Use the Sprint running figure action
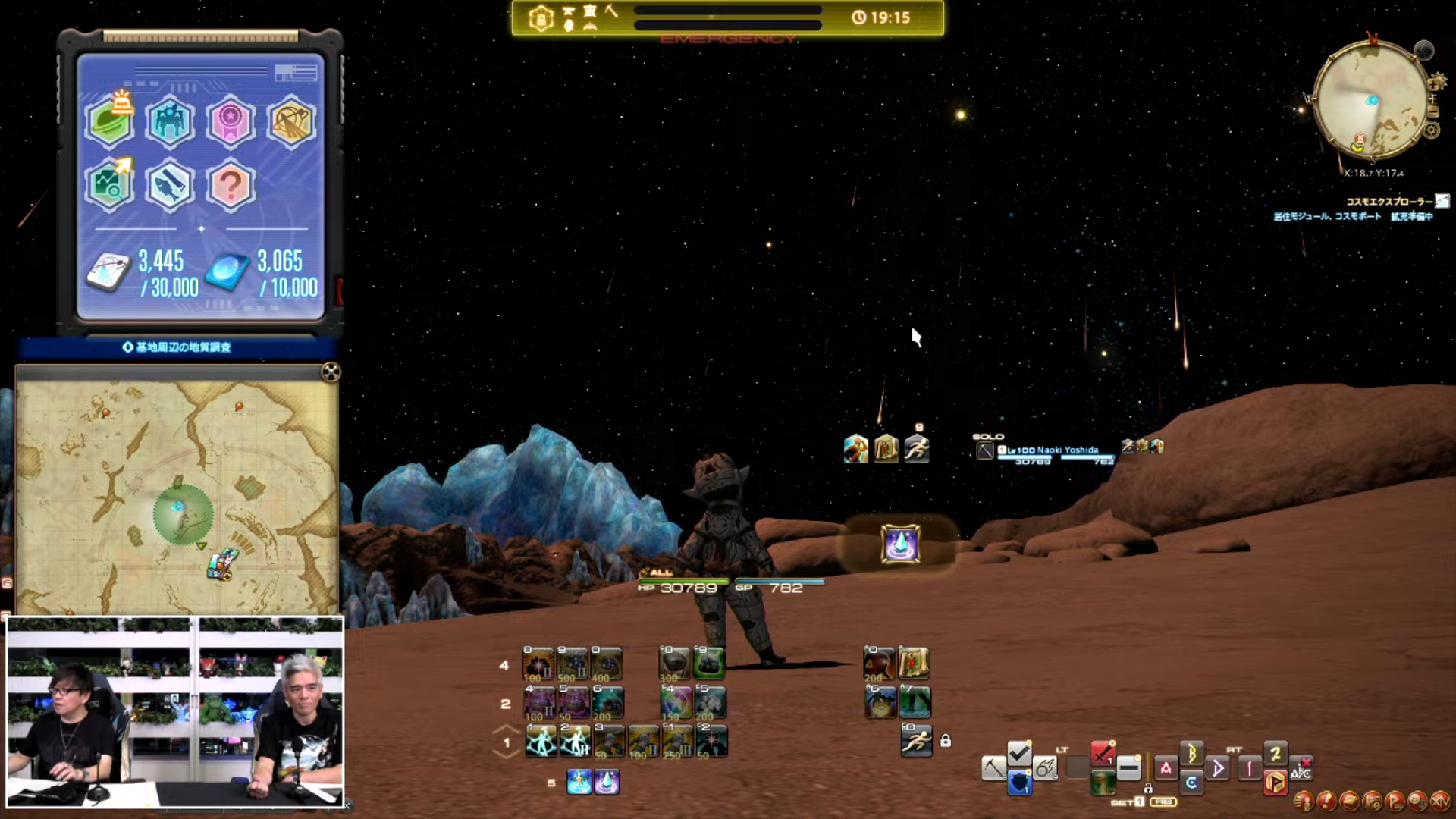 coord(916,741)
